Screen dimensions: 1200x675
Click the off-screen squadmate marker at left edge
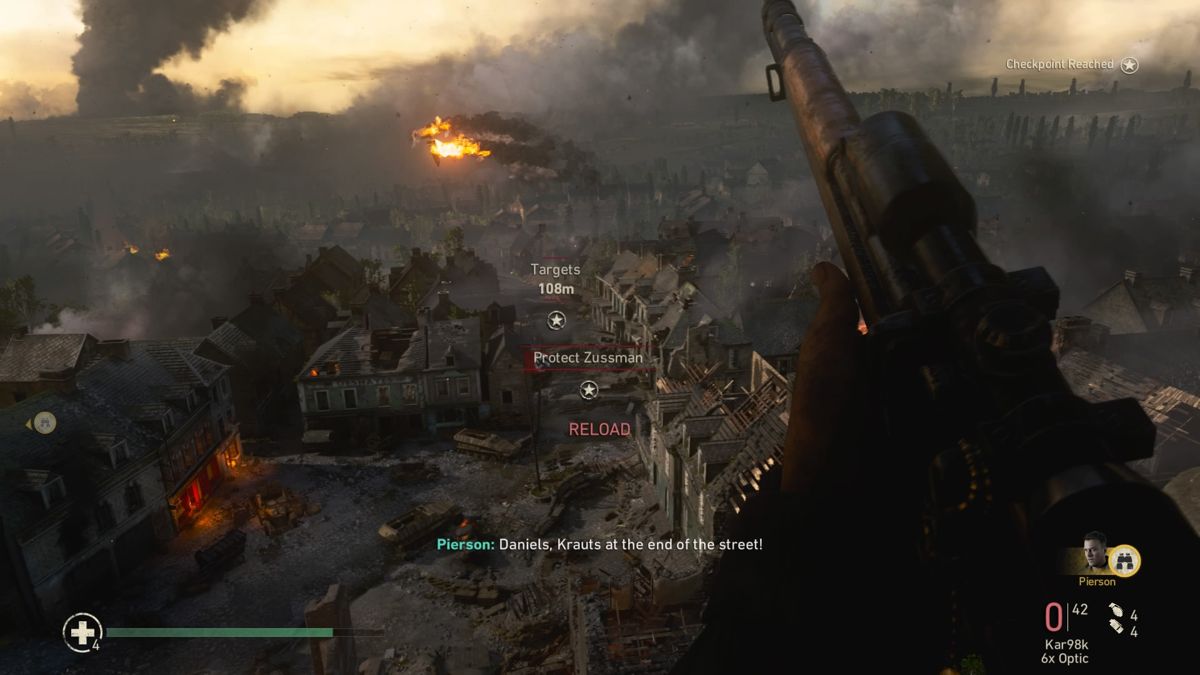tap(43, 423)
